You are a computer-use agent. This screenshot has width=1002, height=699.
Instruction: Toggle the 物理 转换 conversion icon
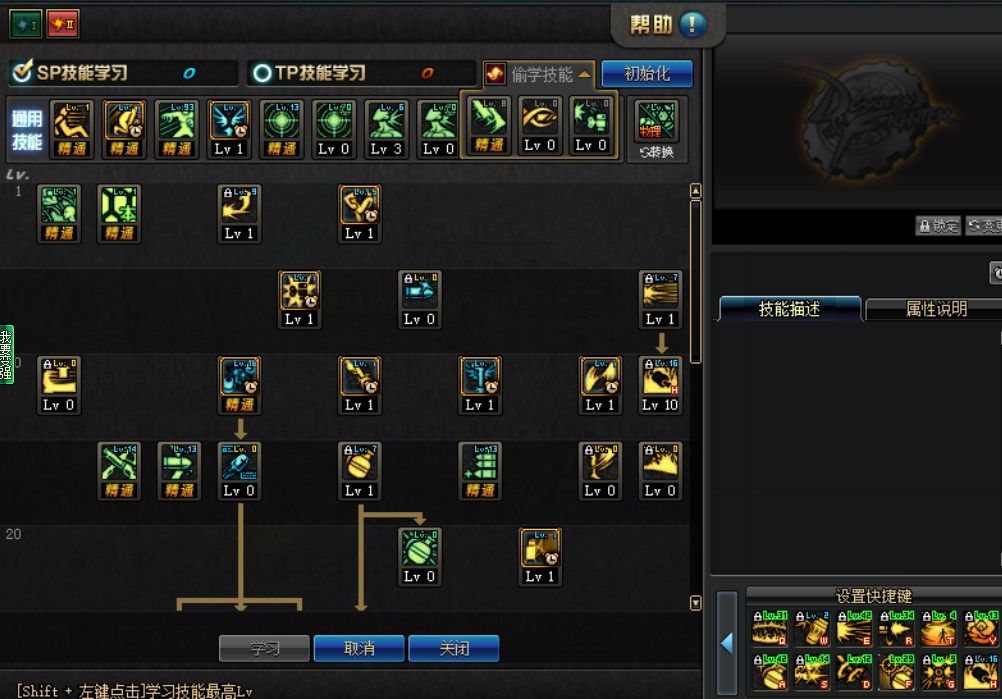[x=656, y=130]
